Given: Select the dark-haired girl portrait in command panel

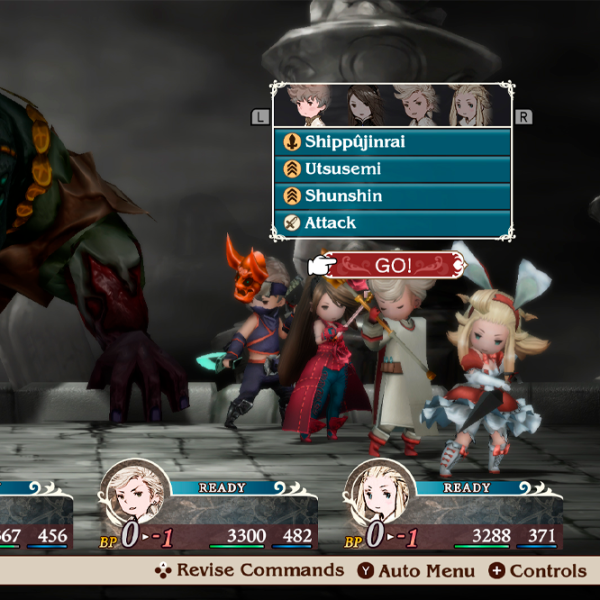Looking at the screenshot, I should tap(360, 104).
